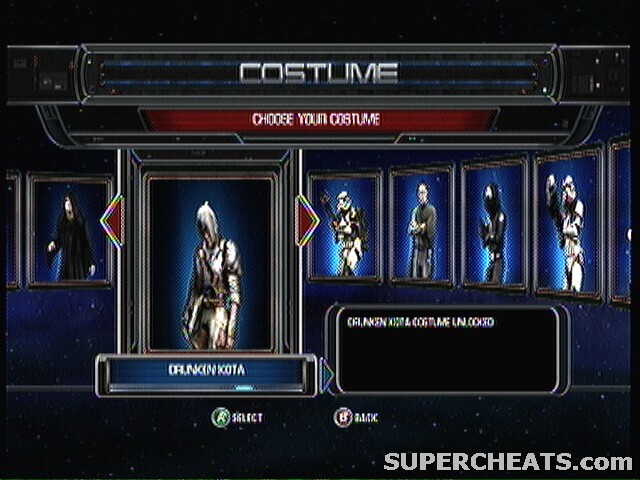Click the left arrow beside the selected costume
Viewport: 640px width, 480px height.
click(111, 221)
